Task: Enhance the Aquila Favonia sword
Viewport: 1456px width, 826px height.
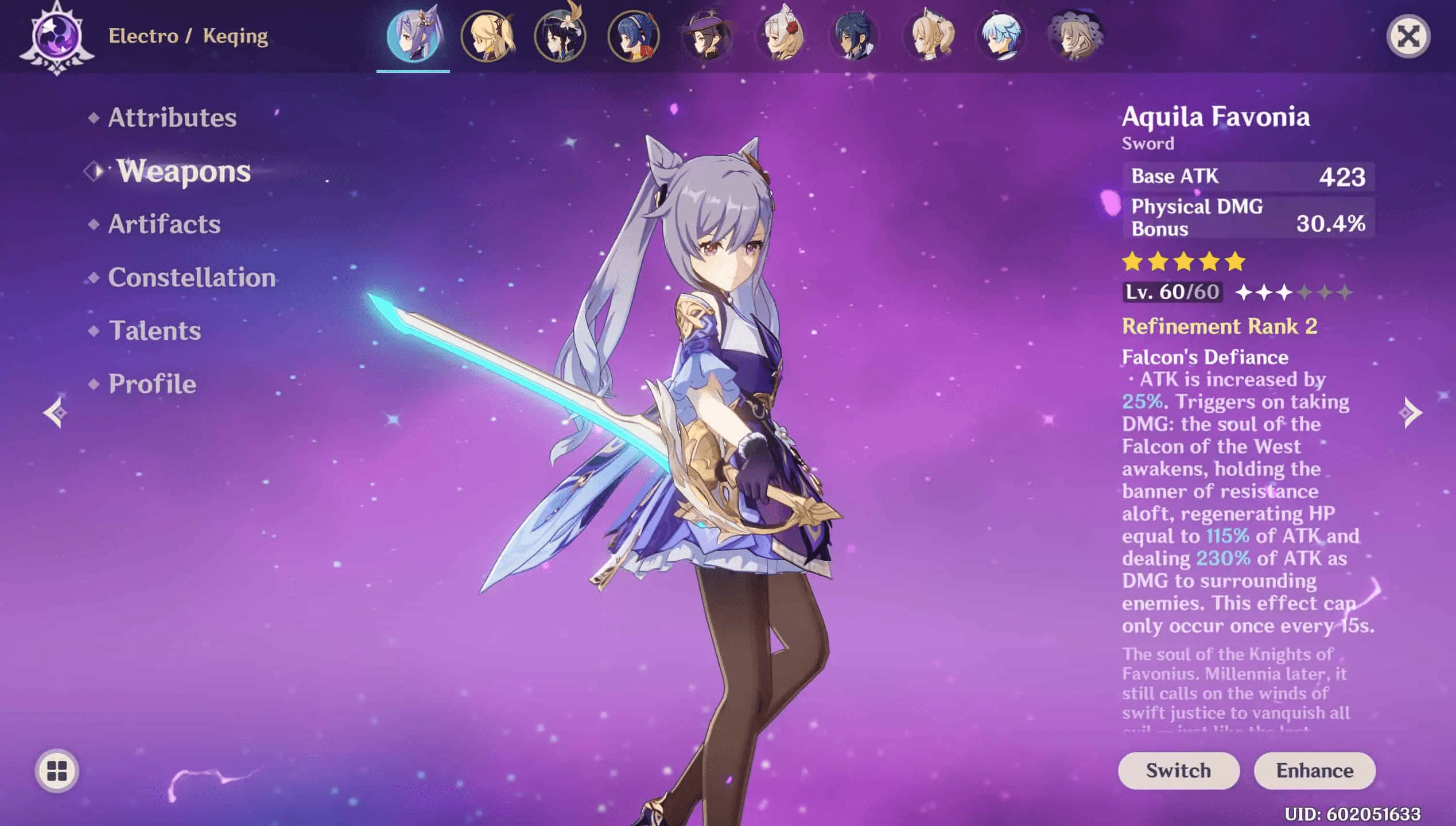Action: [x=1314, y=770]
